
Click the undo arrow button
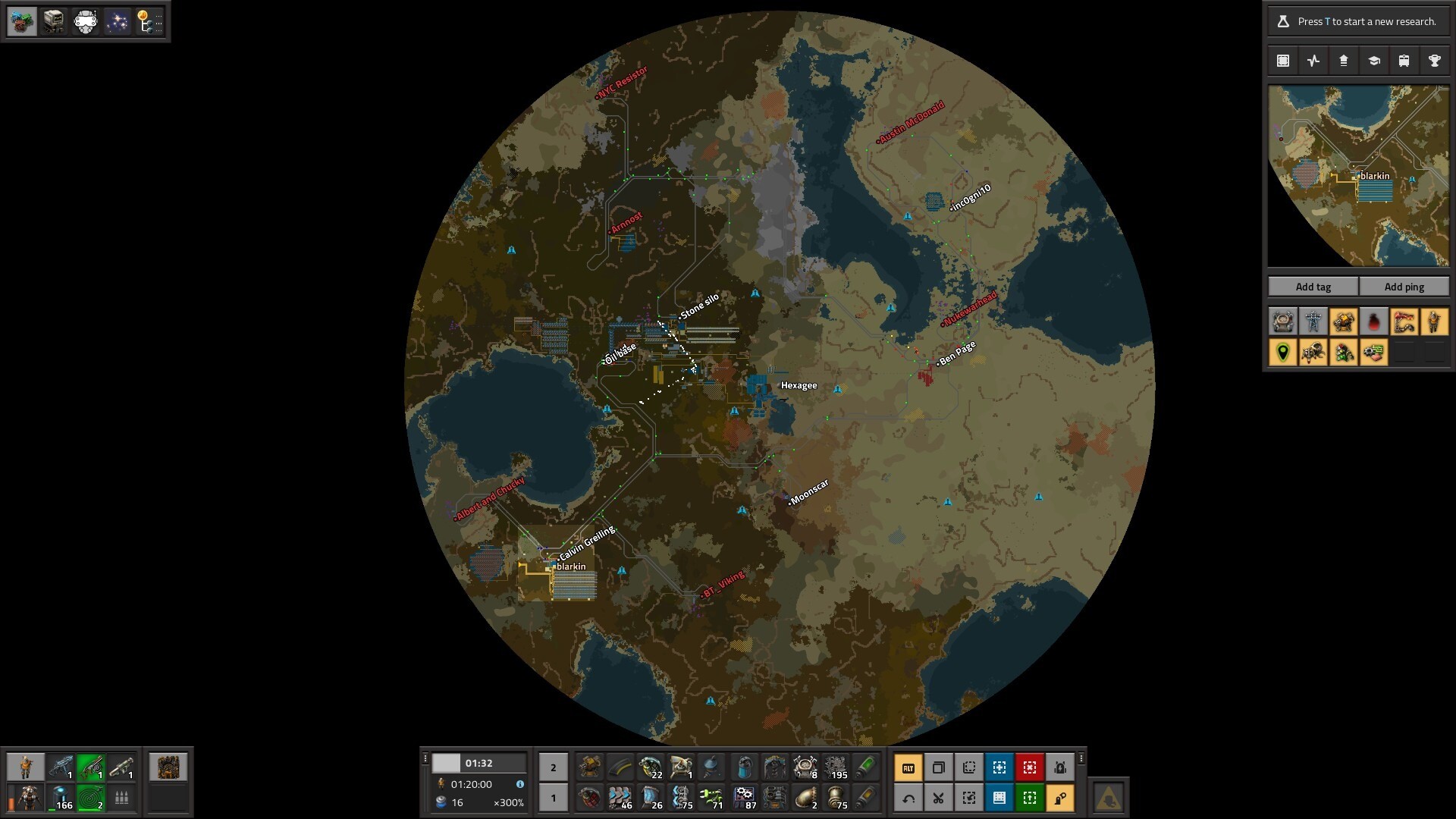coord(908,798)
